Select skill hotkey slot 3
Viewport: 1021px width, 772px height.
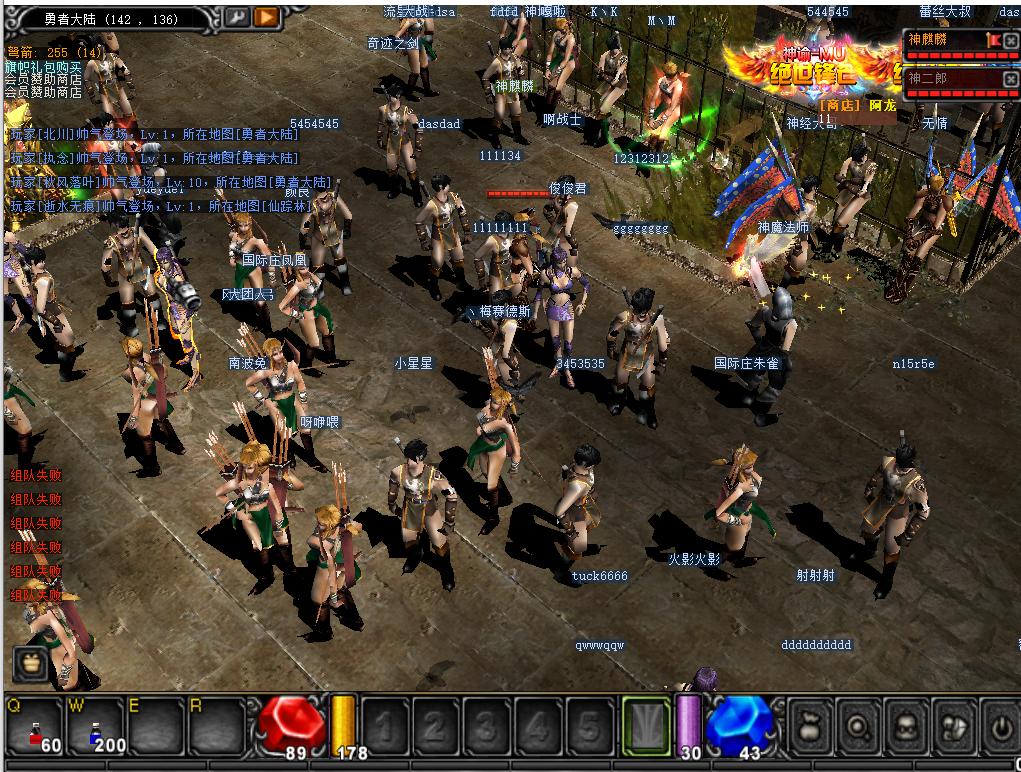[487, 724]
